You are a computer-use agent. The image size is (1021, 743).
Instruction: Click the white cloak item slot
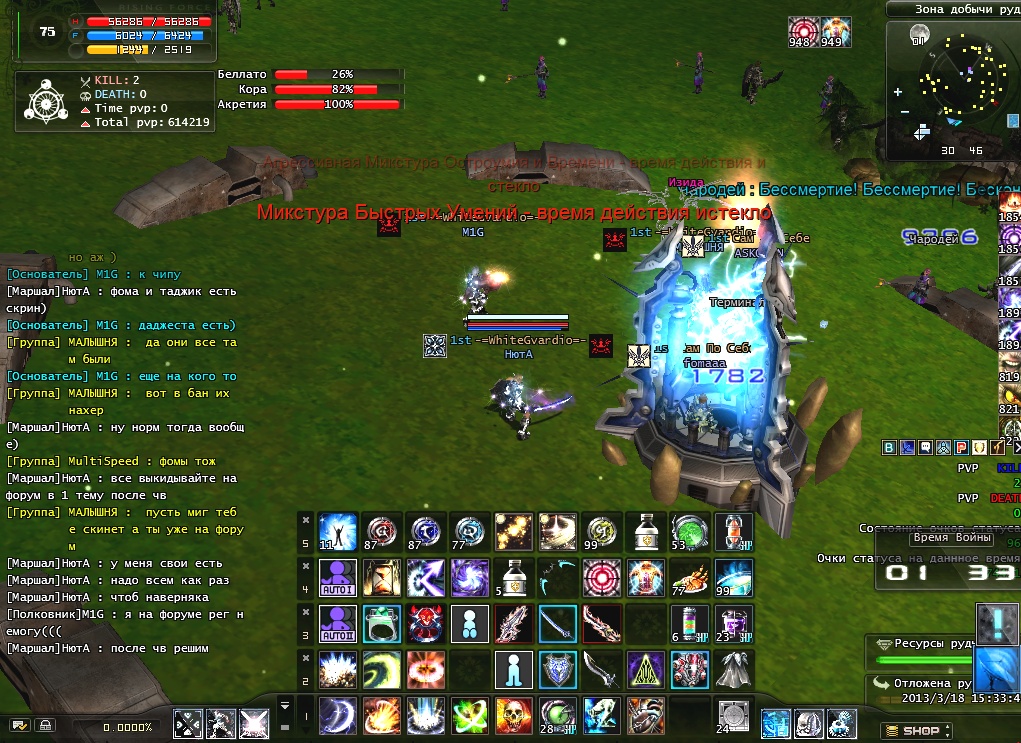(733, 669)
